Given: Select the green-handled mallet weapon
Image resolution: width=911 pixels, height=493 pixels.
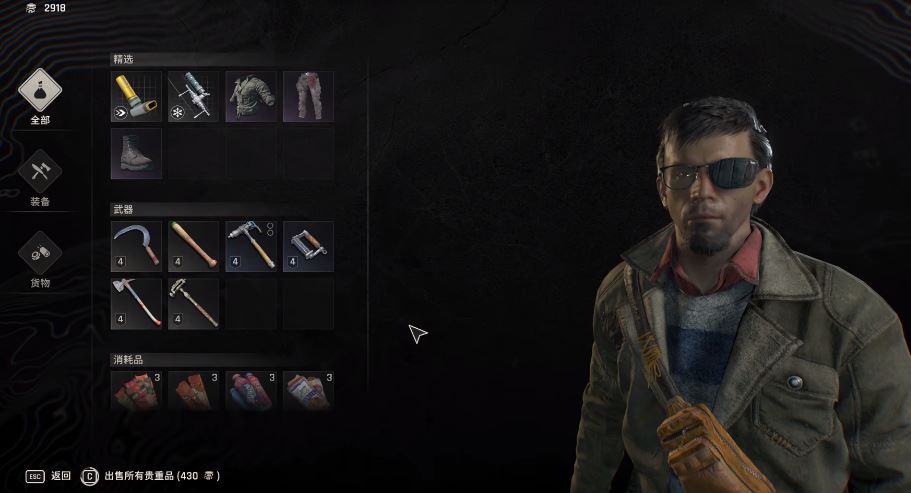Looking at the screenshot, I should (193, 303).
